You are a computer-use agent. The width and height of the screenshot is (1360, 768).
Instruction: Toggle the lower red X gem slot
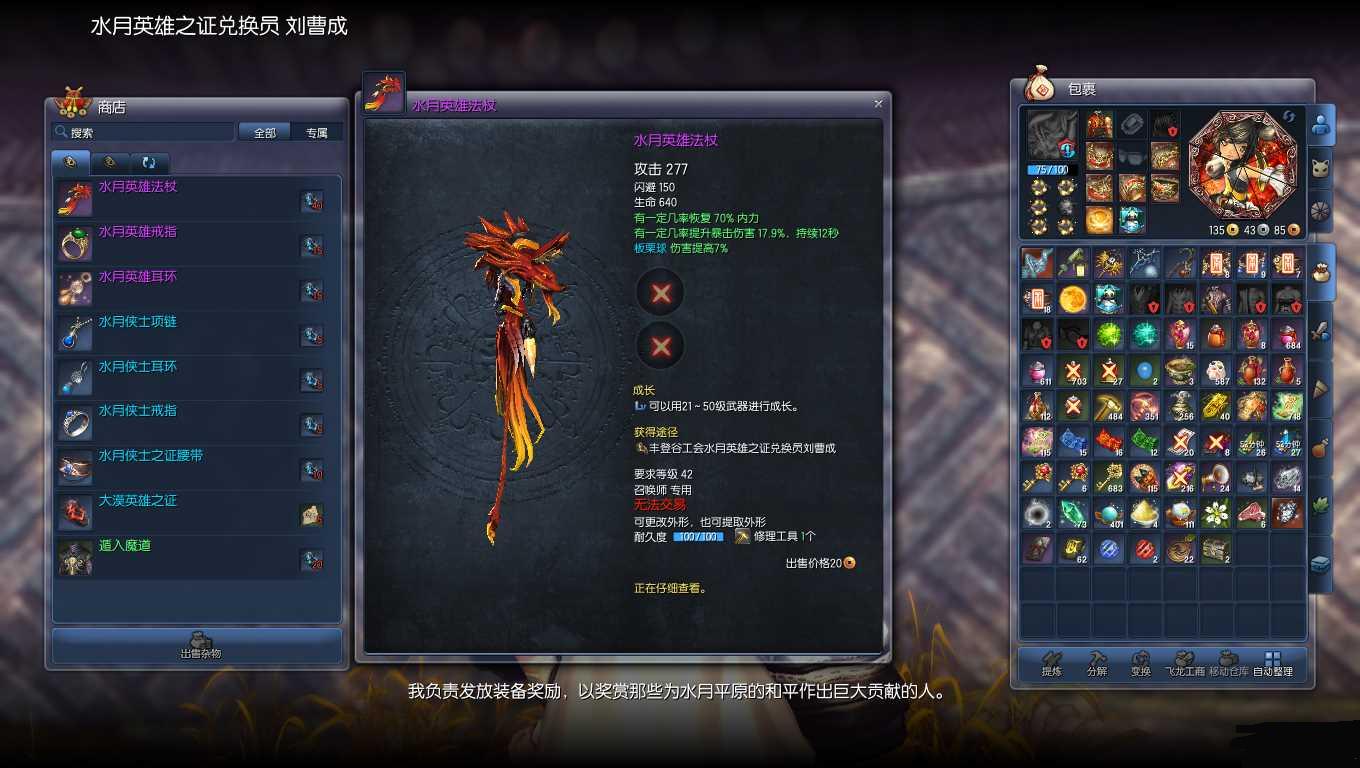pos(659,346)
